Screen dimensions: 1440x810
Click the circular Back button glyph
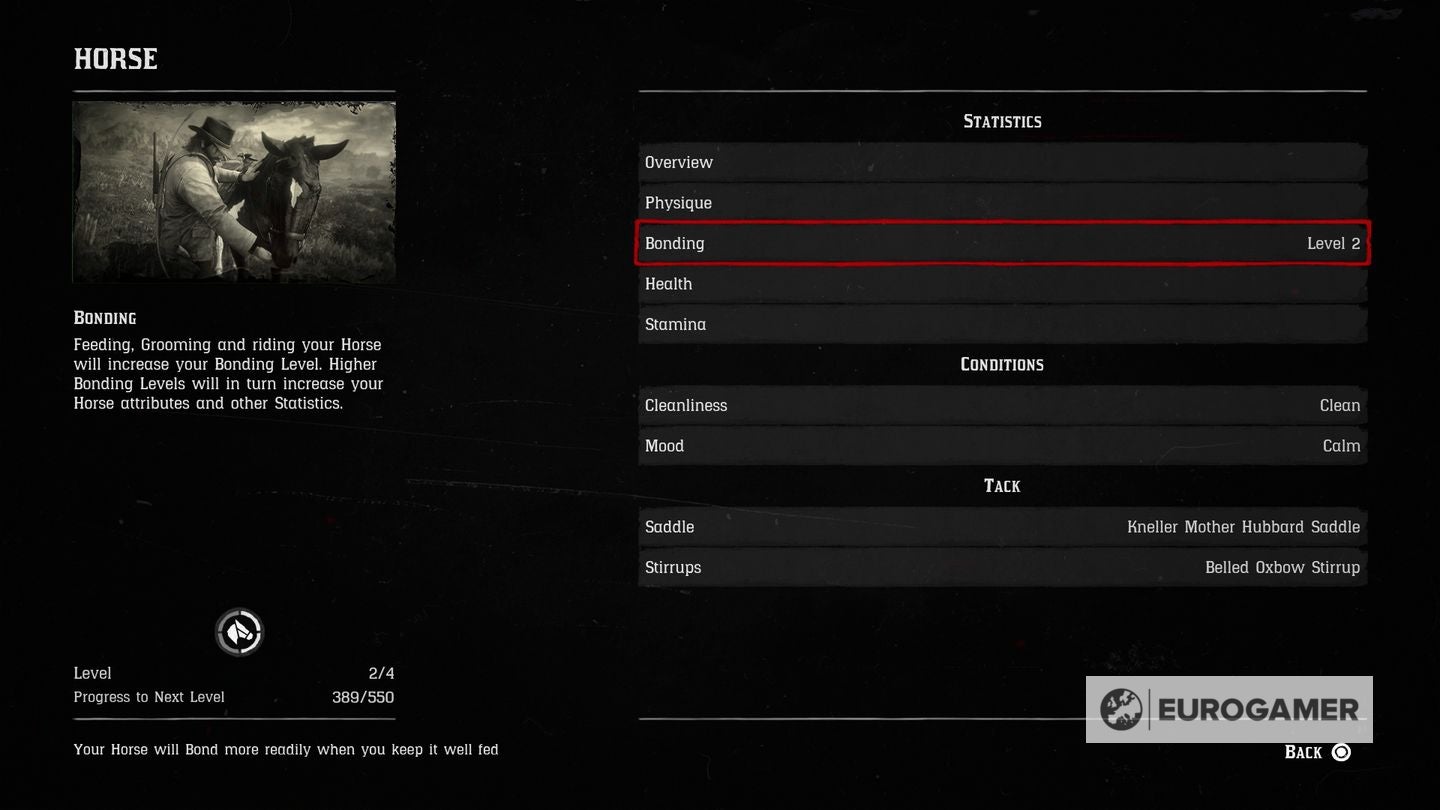click(x=1344, y=751)
